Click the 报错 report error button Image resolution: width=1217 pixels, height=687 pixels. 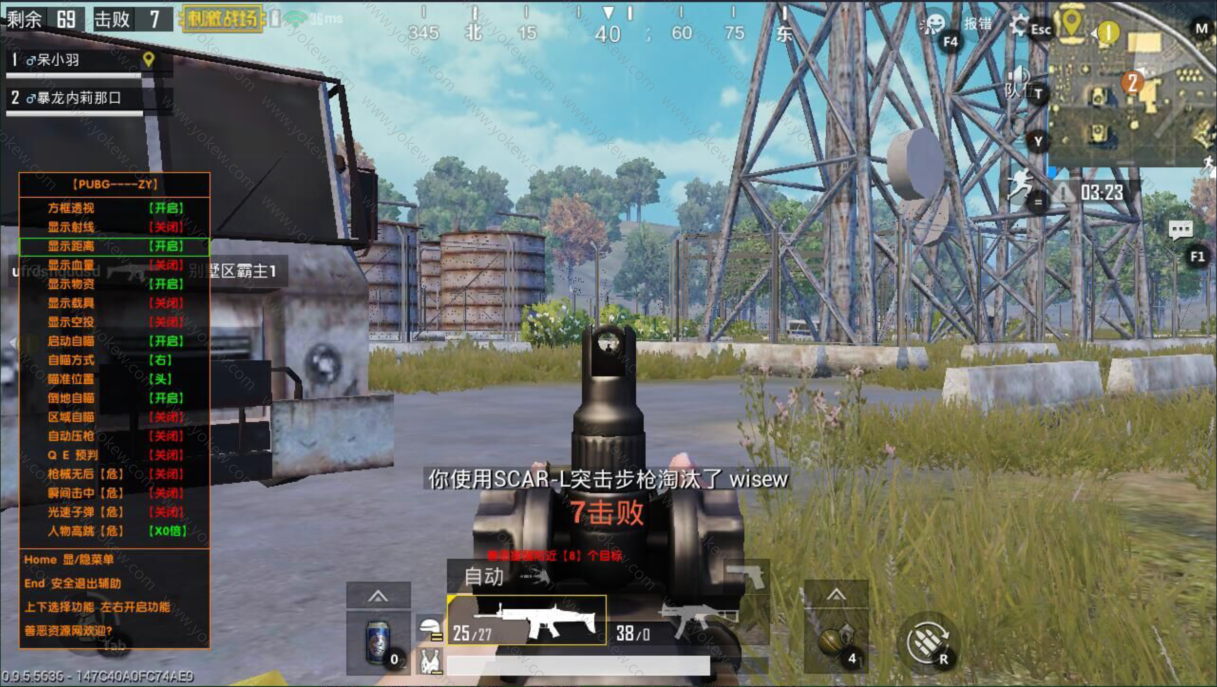(x=978, y=24)
